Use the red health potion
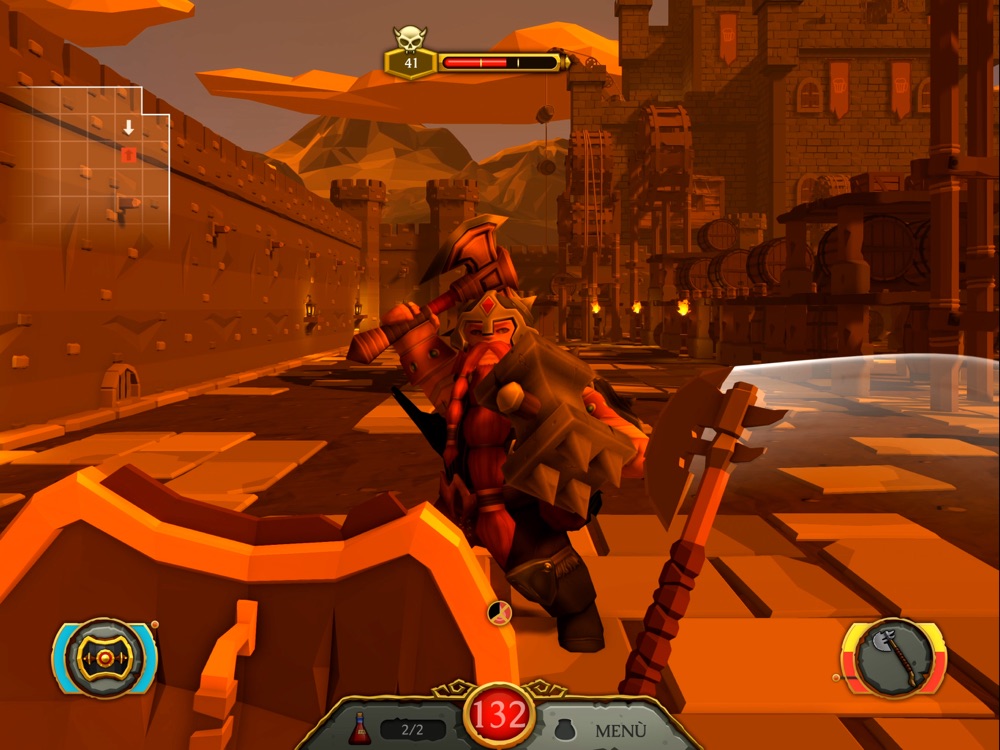This screenshot has height=750, width=1000. 360,729
